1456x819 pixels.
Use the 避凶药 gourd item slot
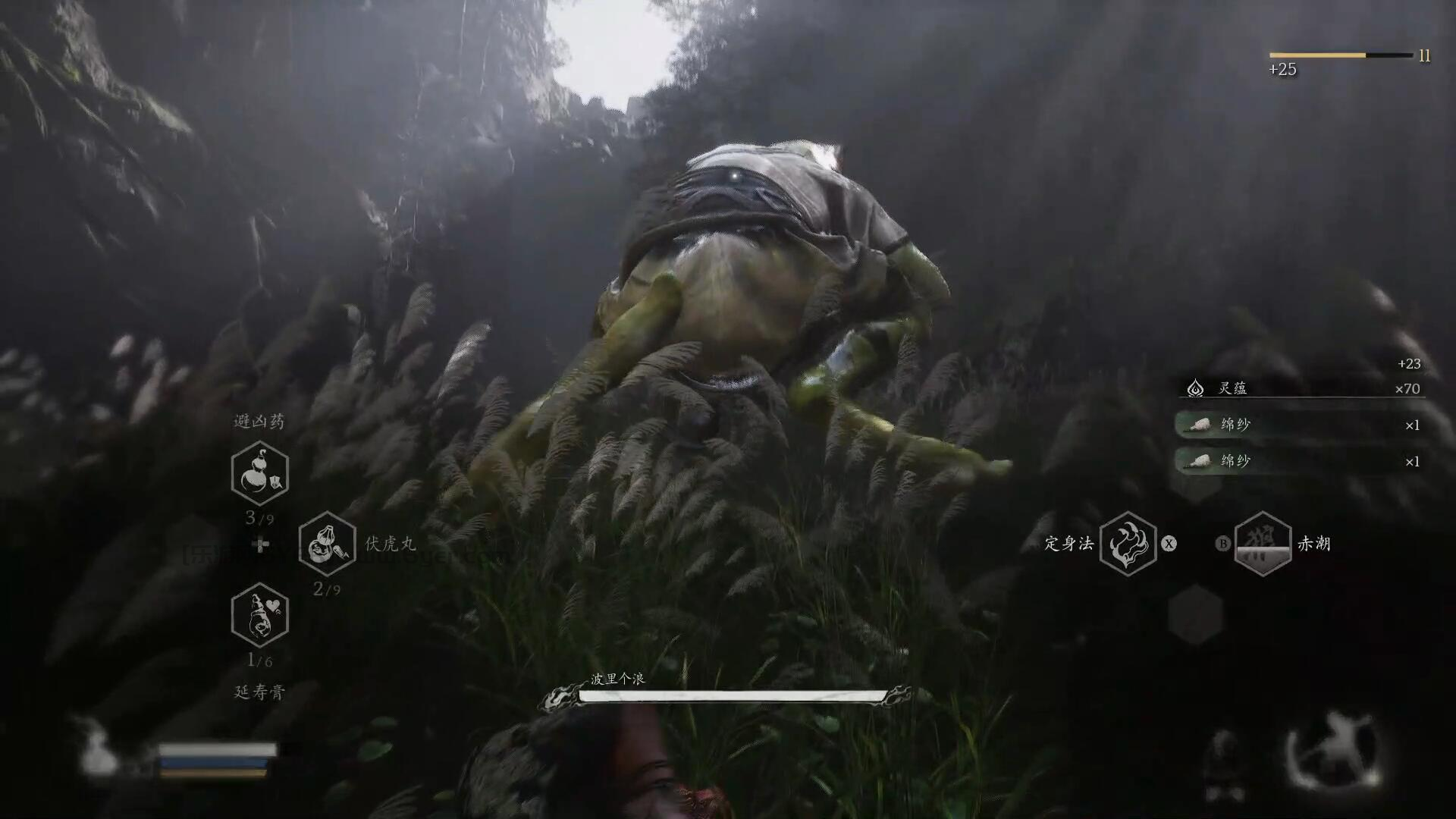tap(260, 474)
